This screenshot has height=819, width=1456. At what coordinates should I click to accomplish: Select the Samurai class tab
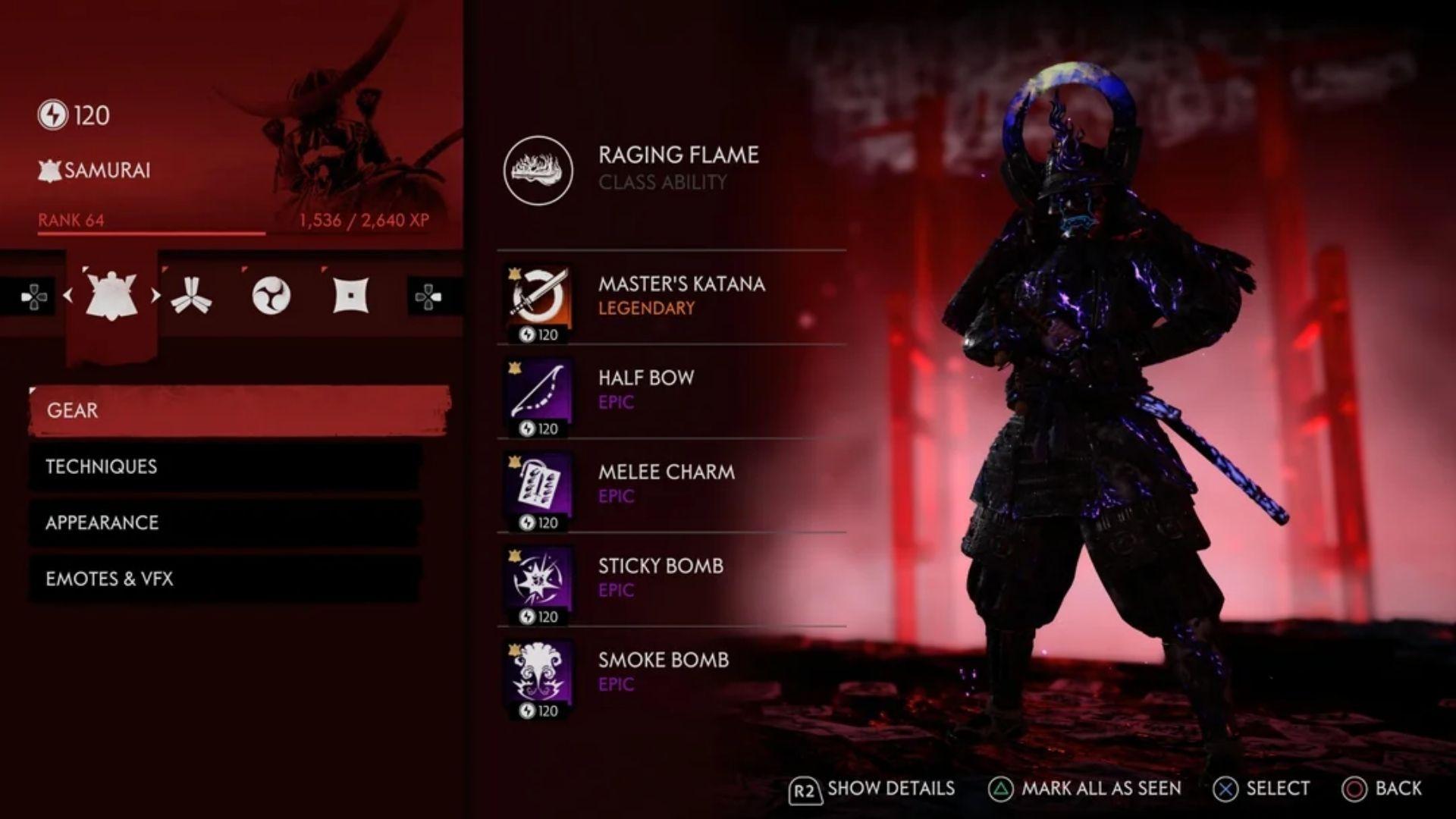click(111, 296)
